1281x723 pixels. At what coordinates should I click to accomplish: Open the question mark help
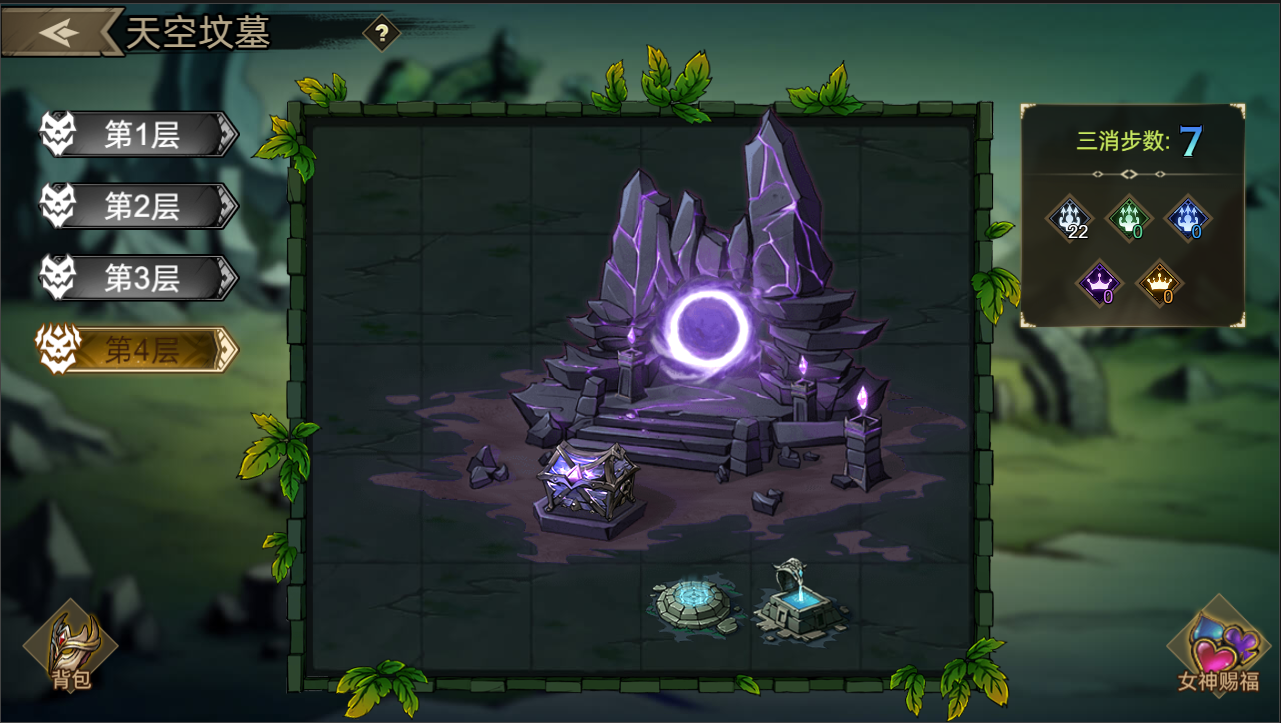381,33
